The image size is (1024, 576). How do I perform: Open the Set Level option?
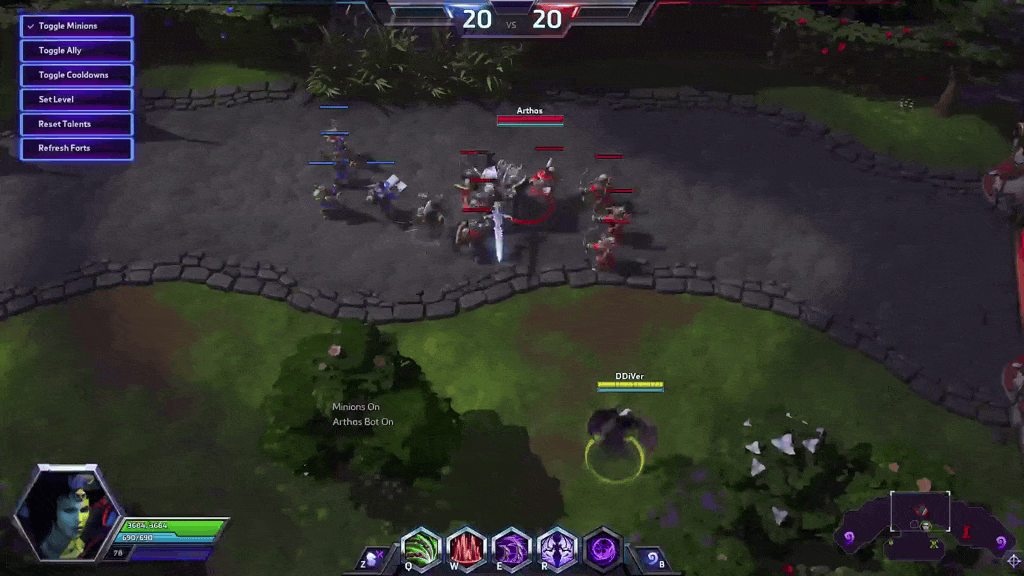pyautogui.click(x=76, y=99)
